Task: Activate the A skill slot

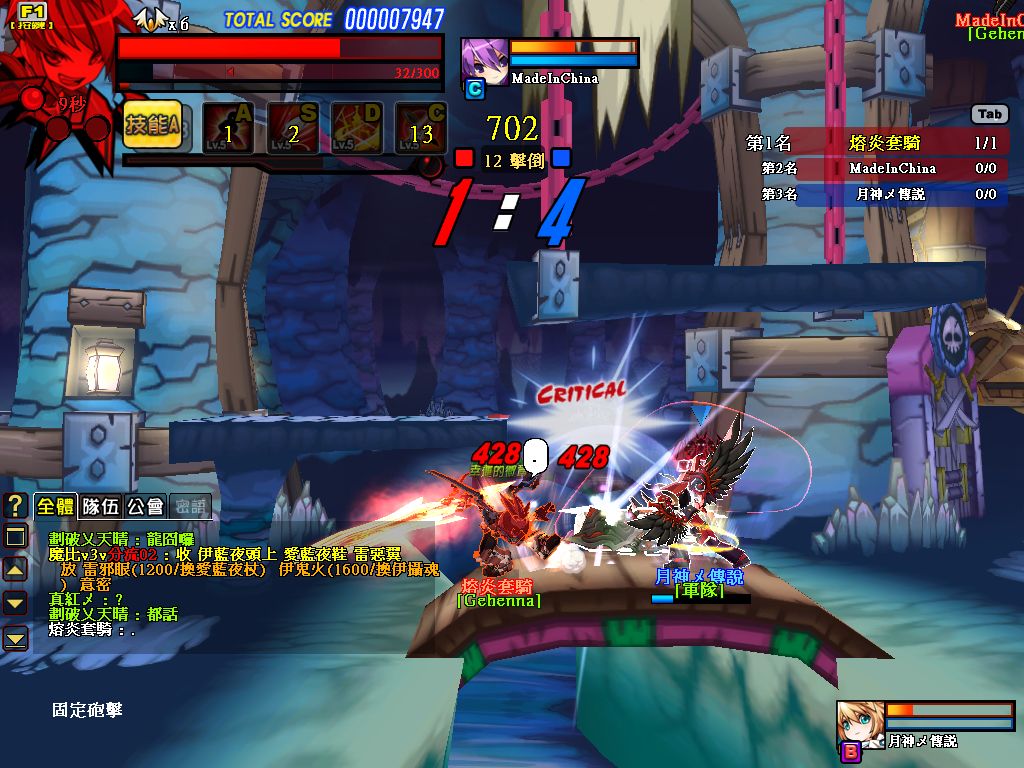Action: (228, 127)
